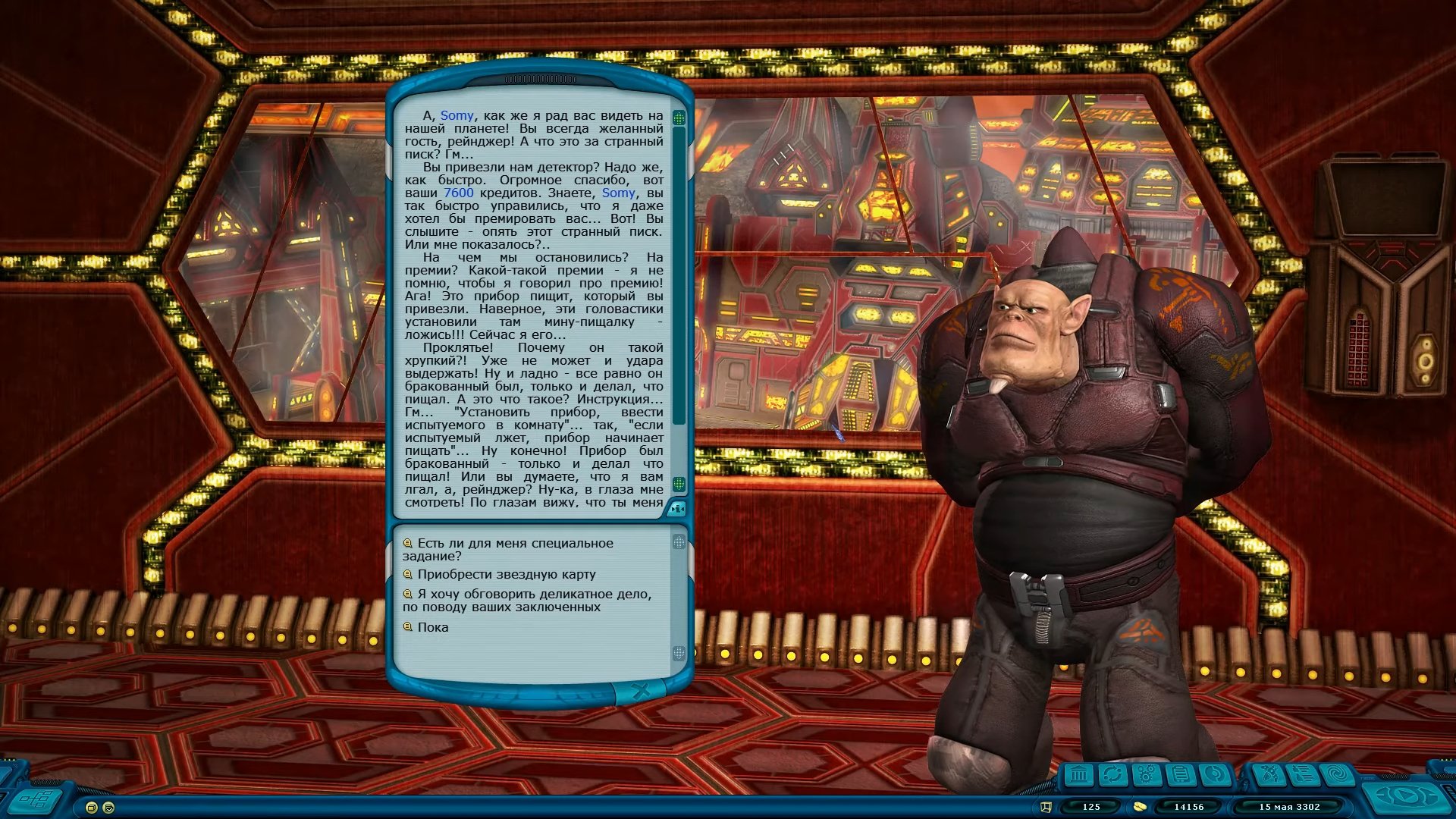Close the dialogue window with the X button

point(641,691)
